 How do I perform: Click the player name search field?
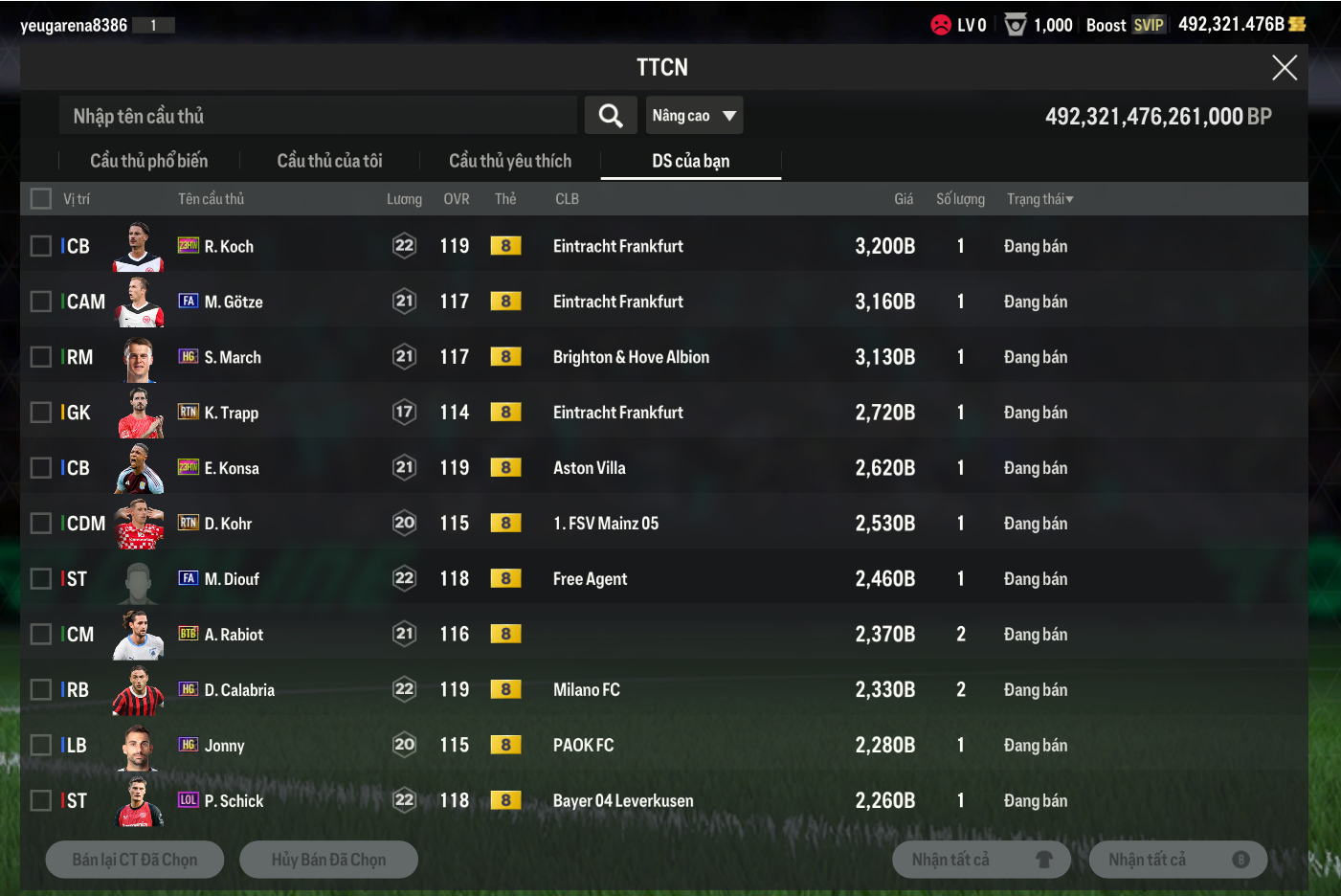[318, 116]
